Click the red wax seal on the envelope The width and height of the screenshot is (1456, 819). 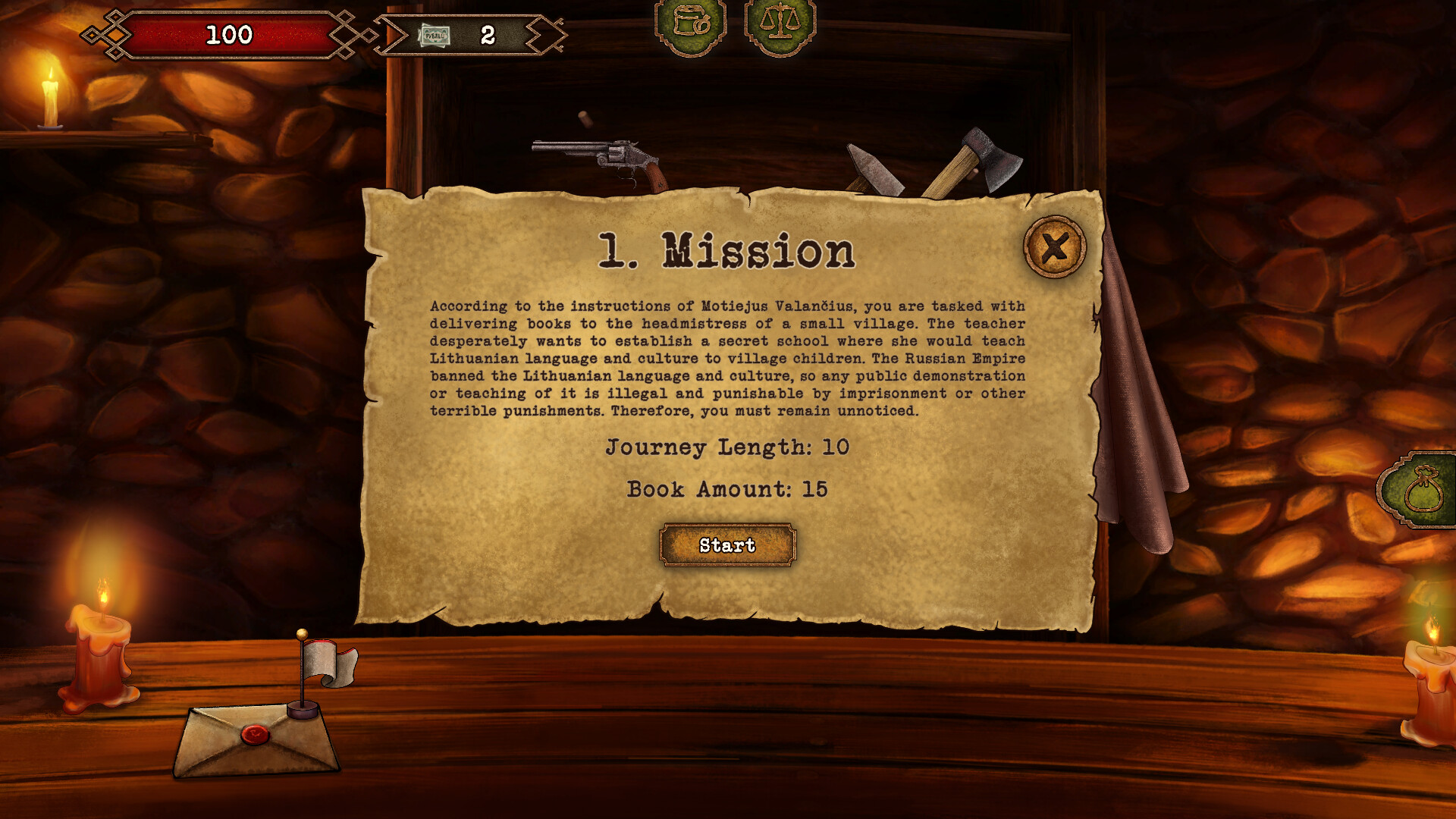[254, 736]
